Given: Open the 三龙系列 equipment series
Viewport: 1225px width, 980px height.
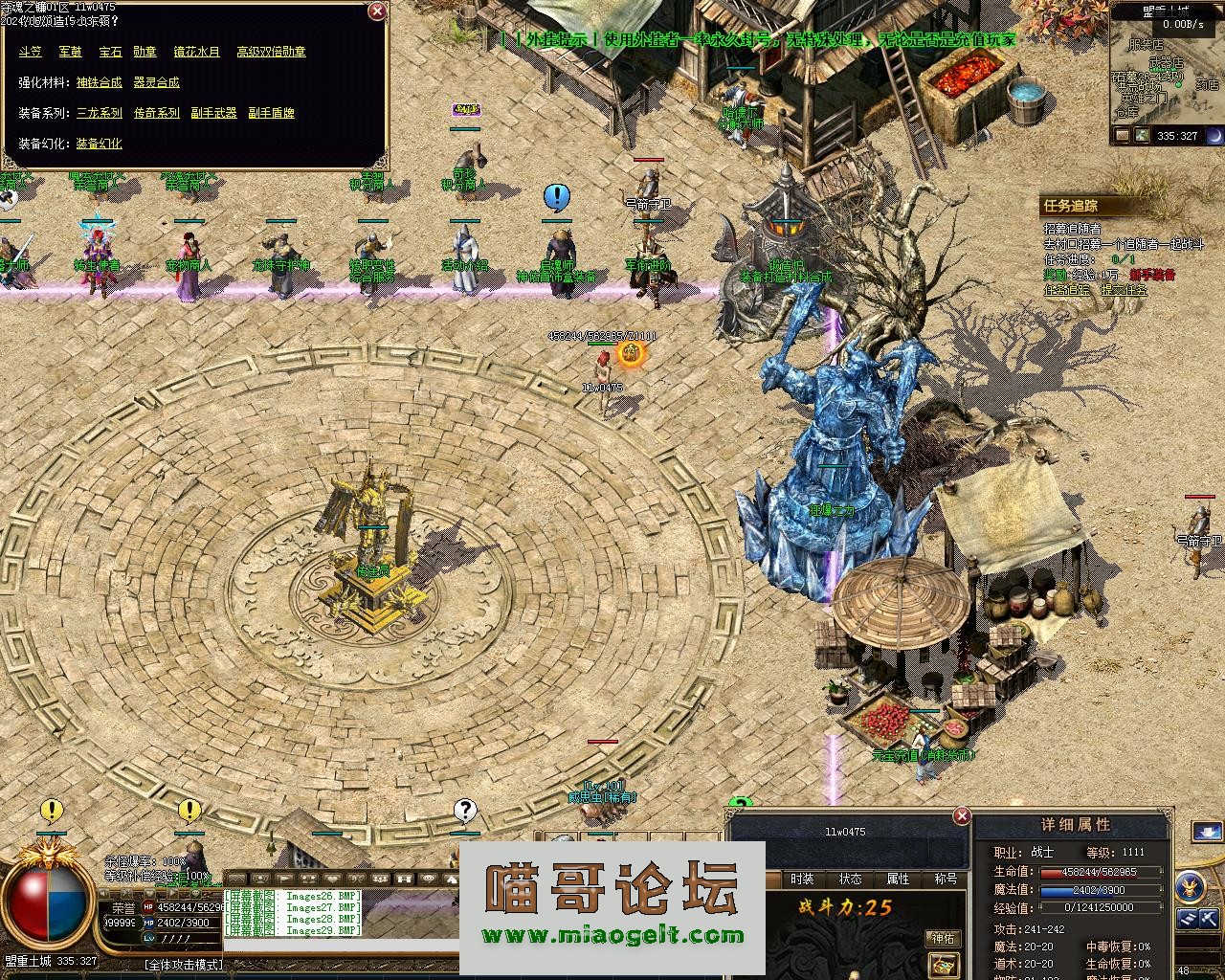Looking at the screenshot, I should 100,113.
